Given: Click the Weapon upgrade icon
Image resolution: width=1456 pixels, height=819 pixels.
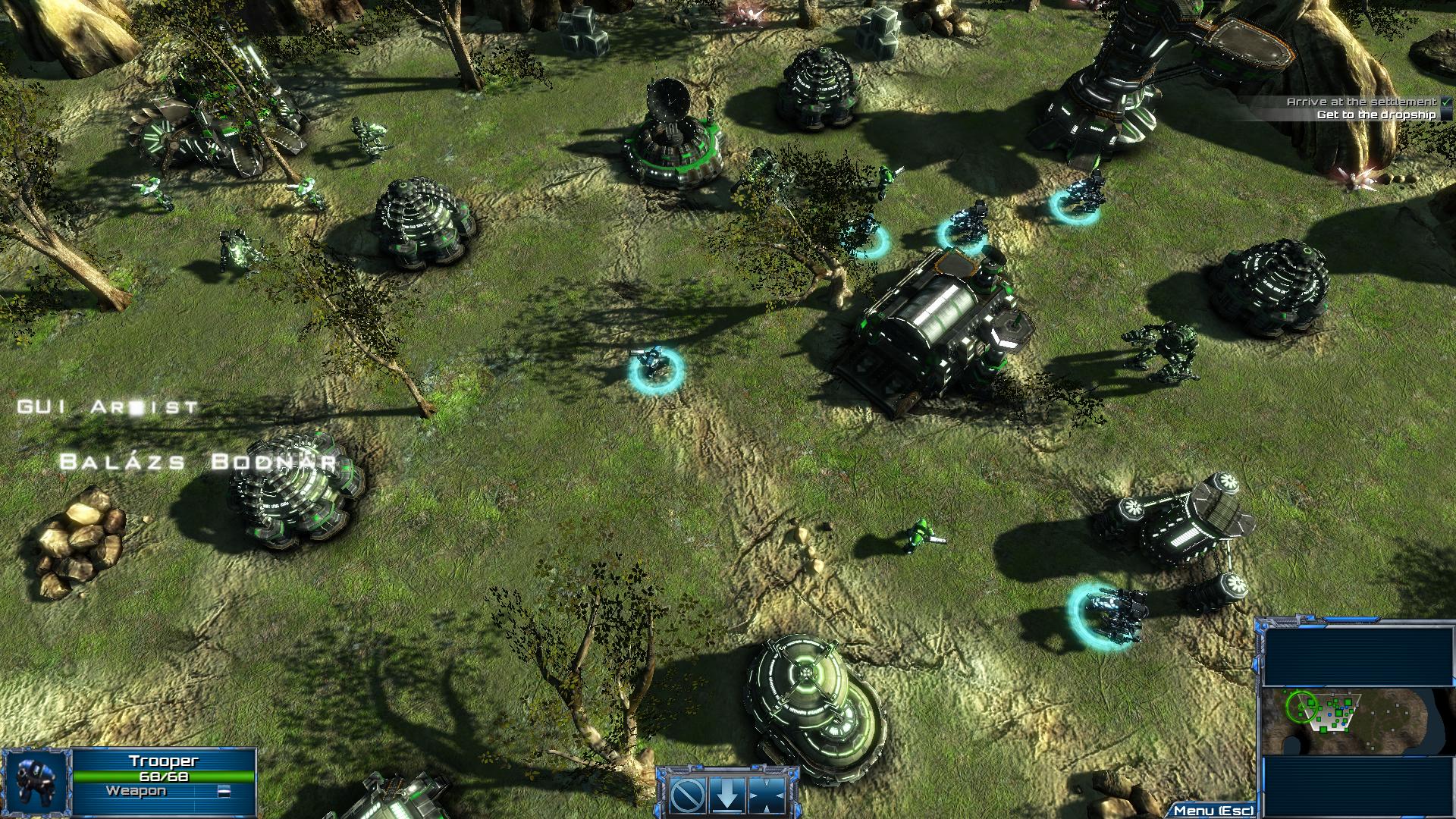Looking at the screenshot, I should 224,792.
